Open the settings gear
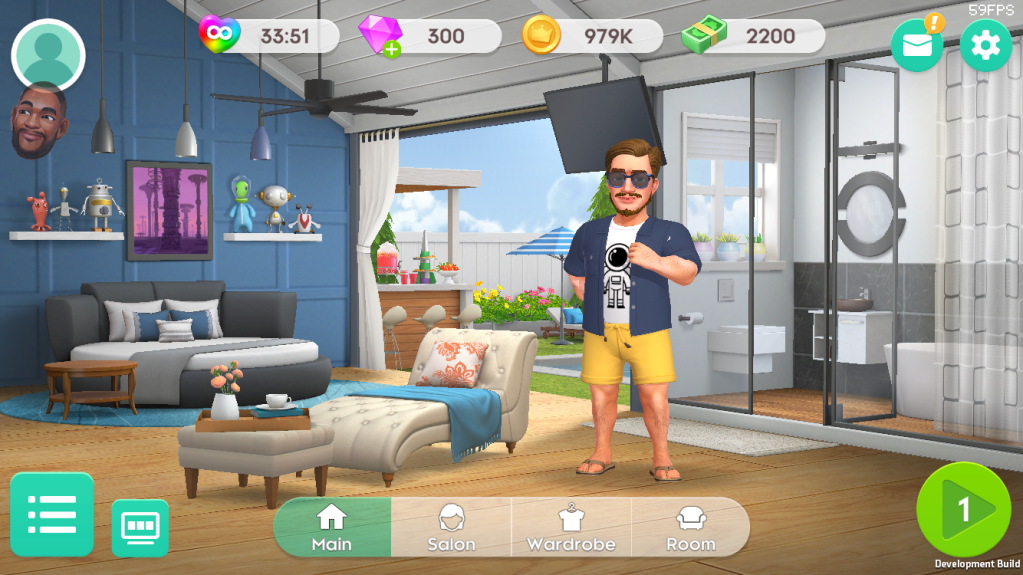1023x575 pixels. pos(985,45)
